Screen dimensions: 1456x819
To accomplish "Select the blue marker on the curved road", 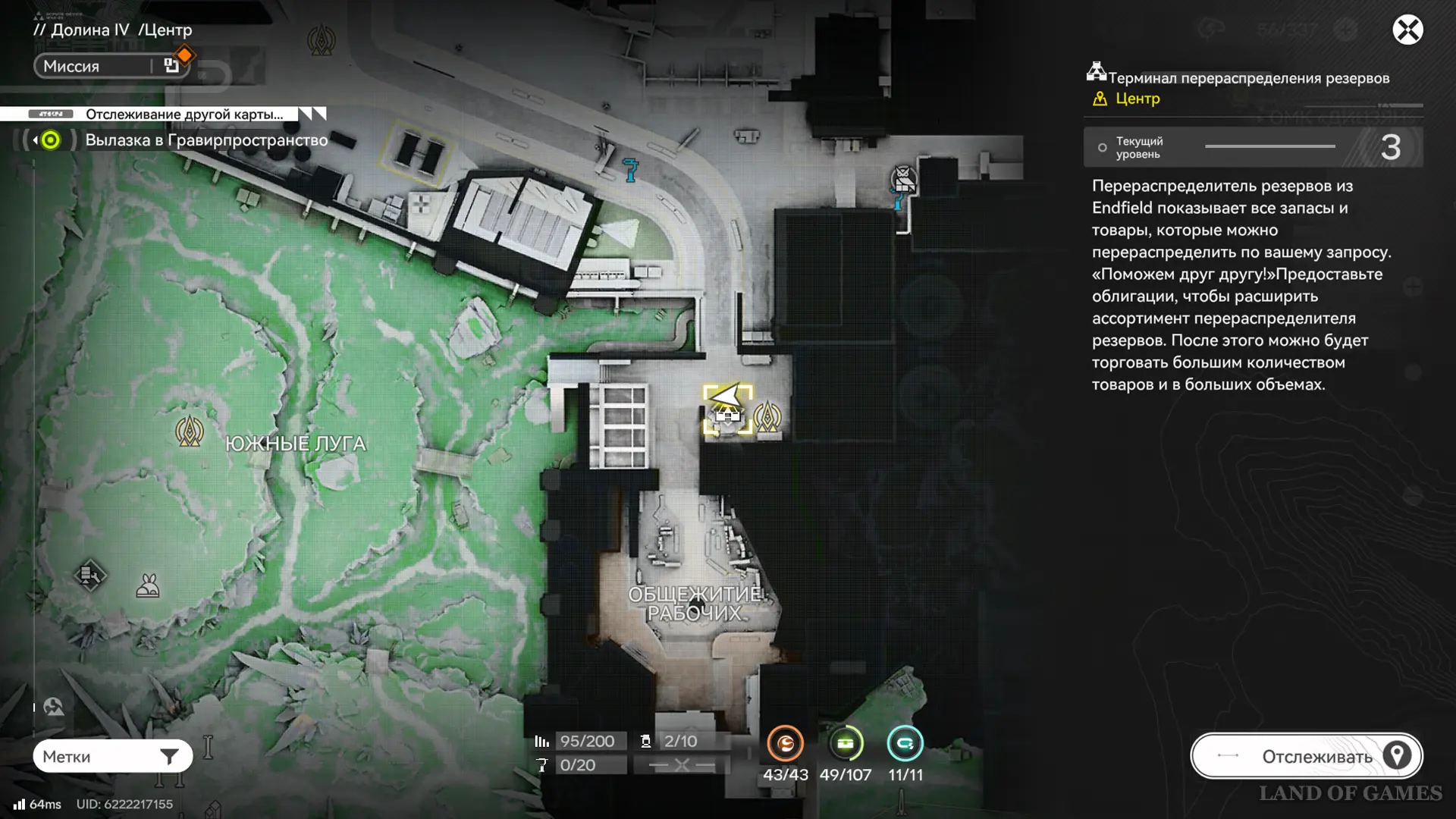I will (x=630, y=169).
